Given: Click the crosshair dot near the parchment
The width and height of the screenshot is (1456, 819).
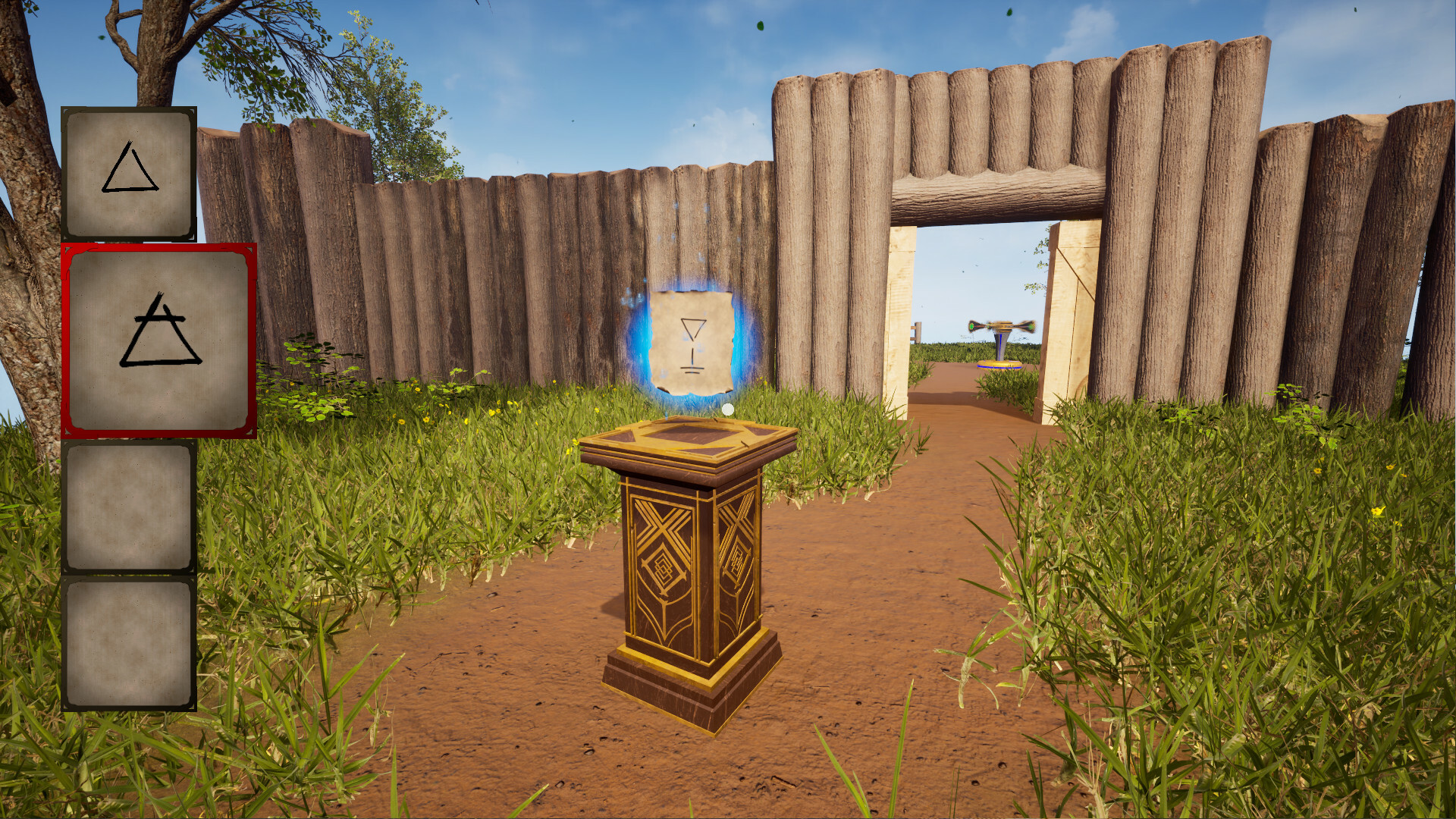Looking at the screenshot, I should pyautogui.click(x=730, y=409).
